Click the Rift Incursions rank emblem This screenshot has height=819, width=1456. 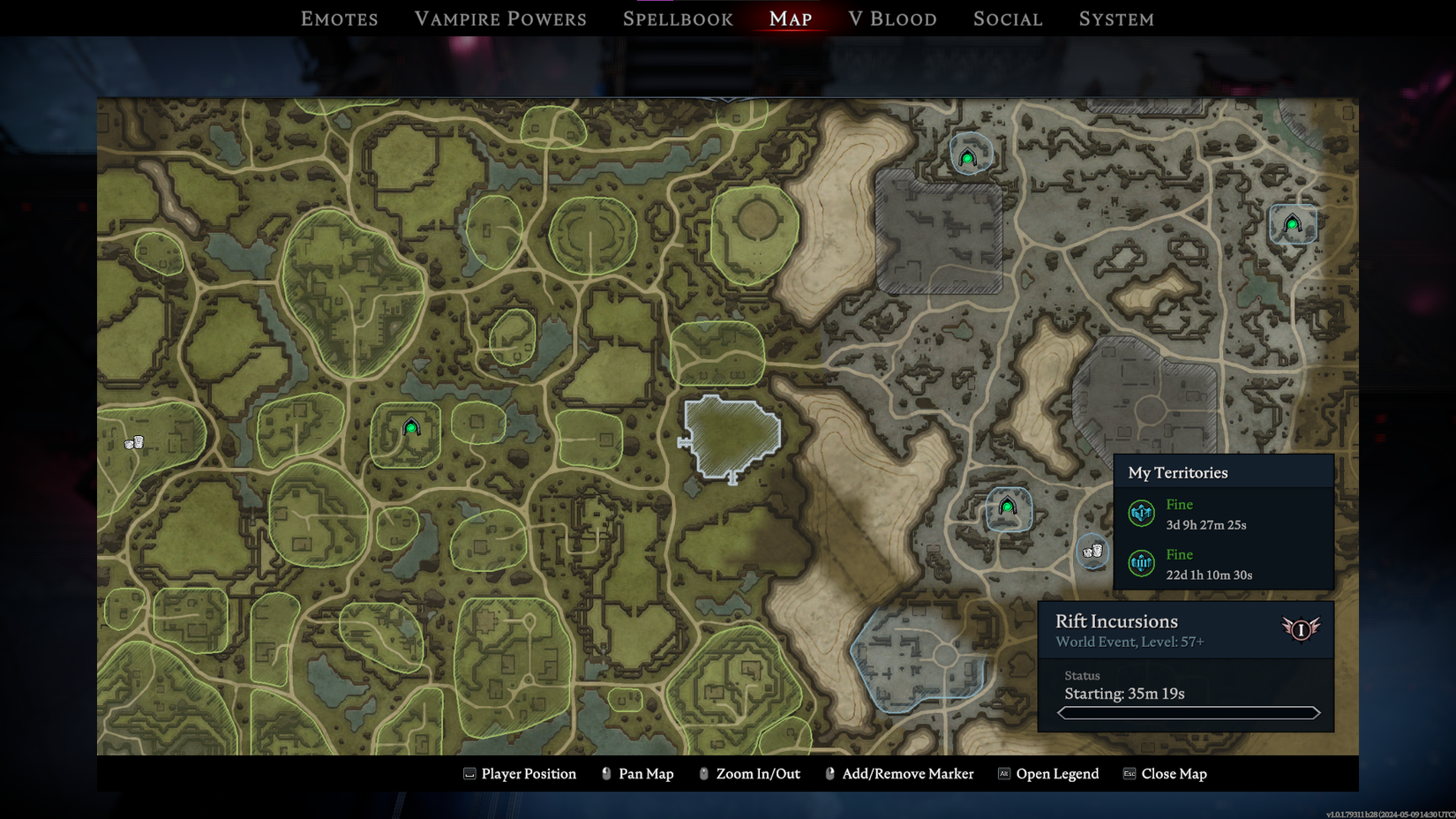[x=1300, y=630]
